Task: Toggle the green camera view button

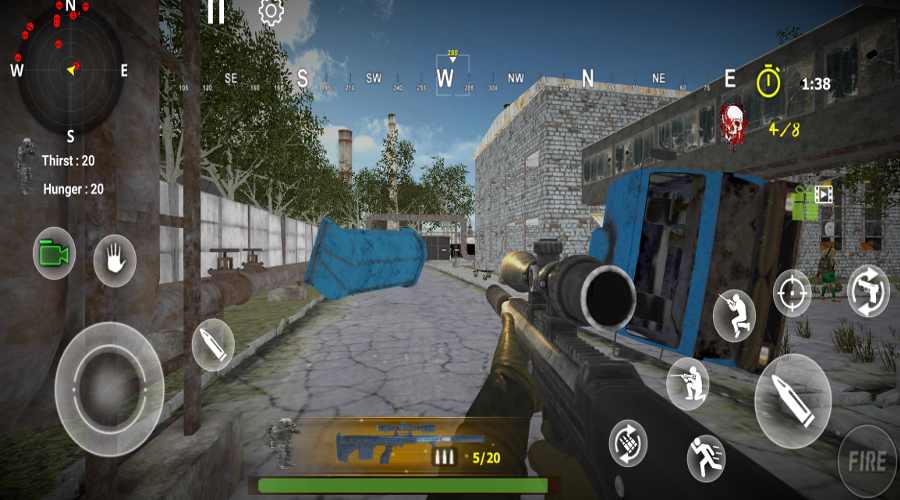Action: coord(54,254)
